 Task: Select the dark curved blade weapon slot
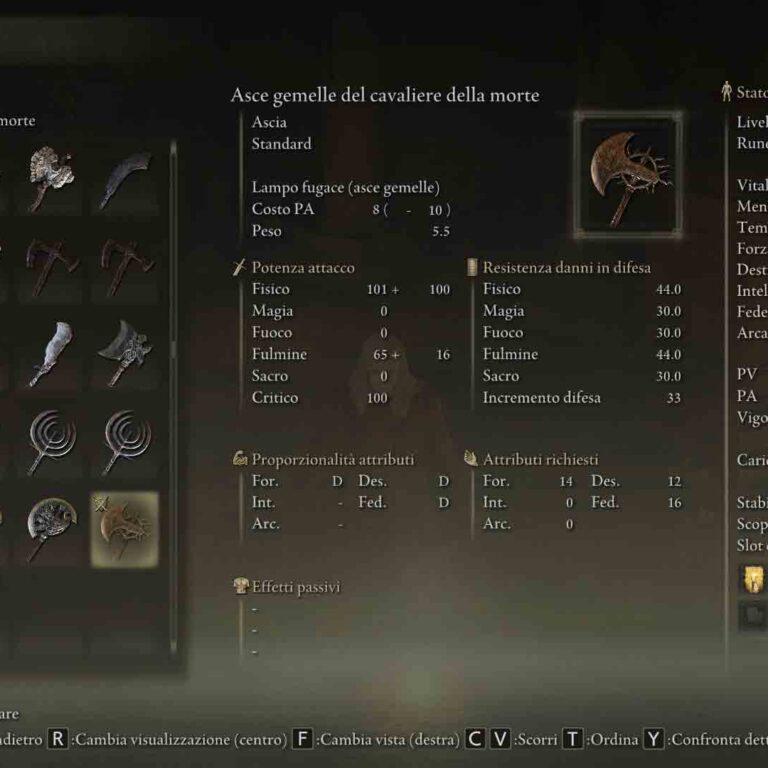click(125, 178)
